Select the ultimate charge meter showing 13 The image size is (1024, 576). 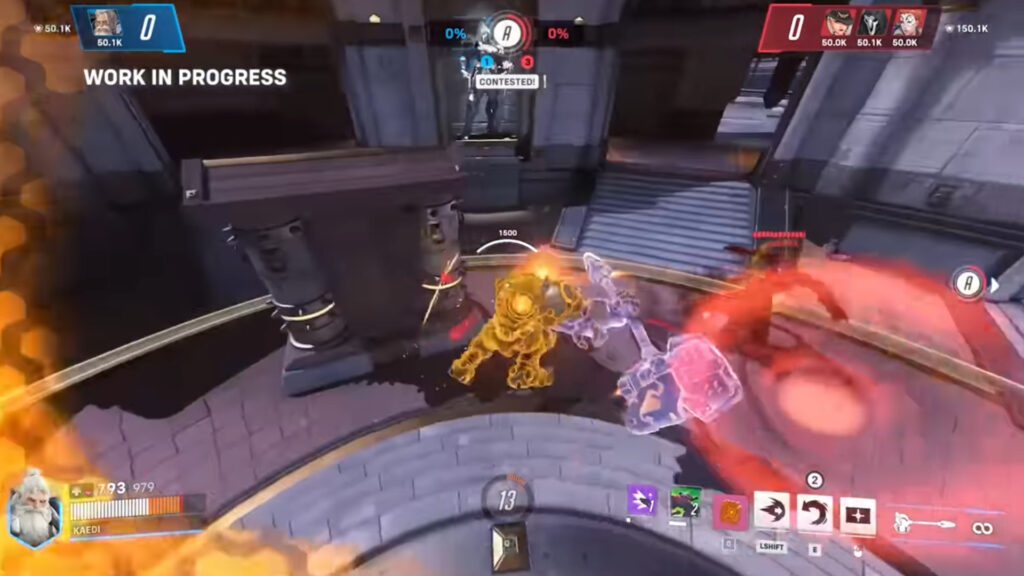point(507,500)
